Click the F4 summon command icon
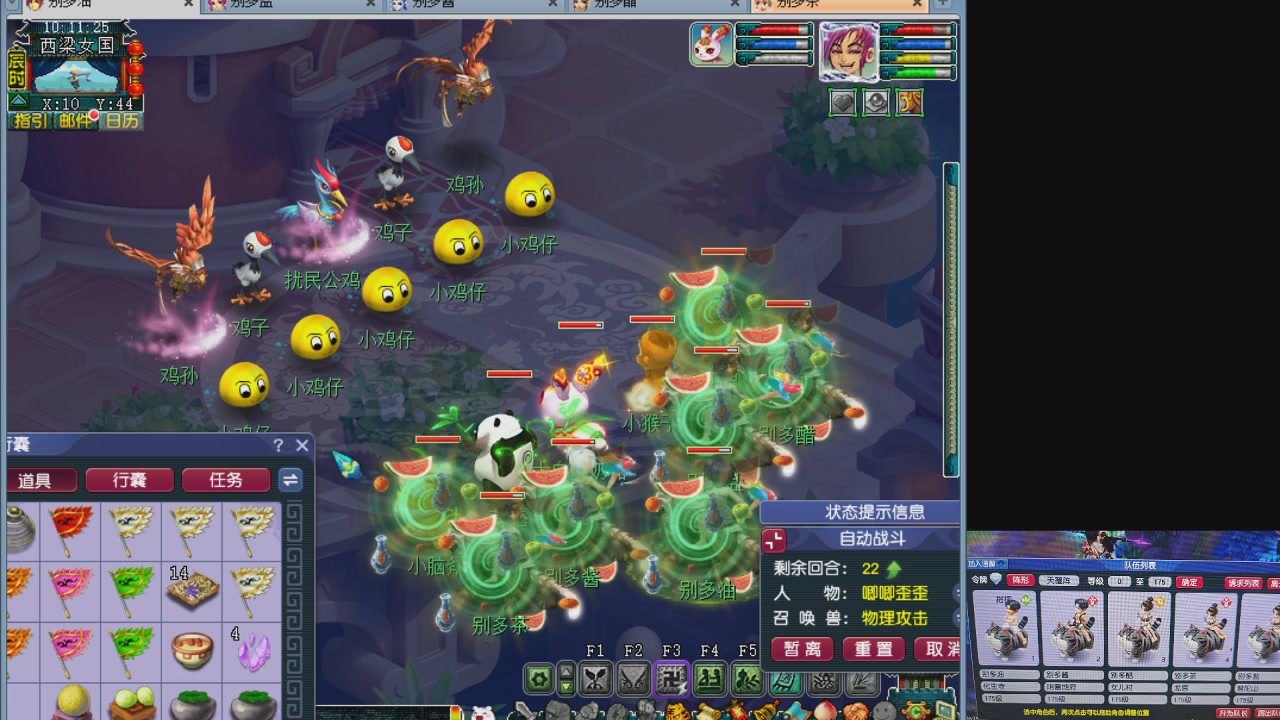The width and height of the screenshot is (1280, 720). [712, 679]
